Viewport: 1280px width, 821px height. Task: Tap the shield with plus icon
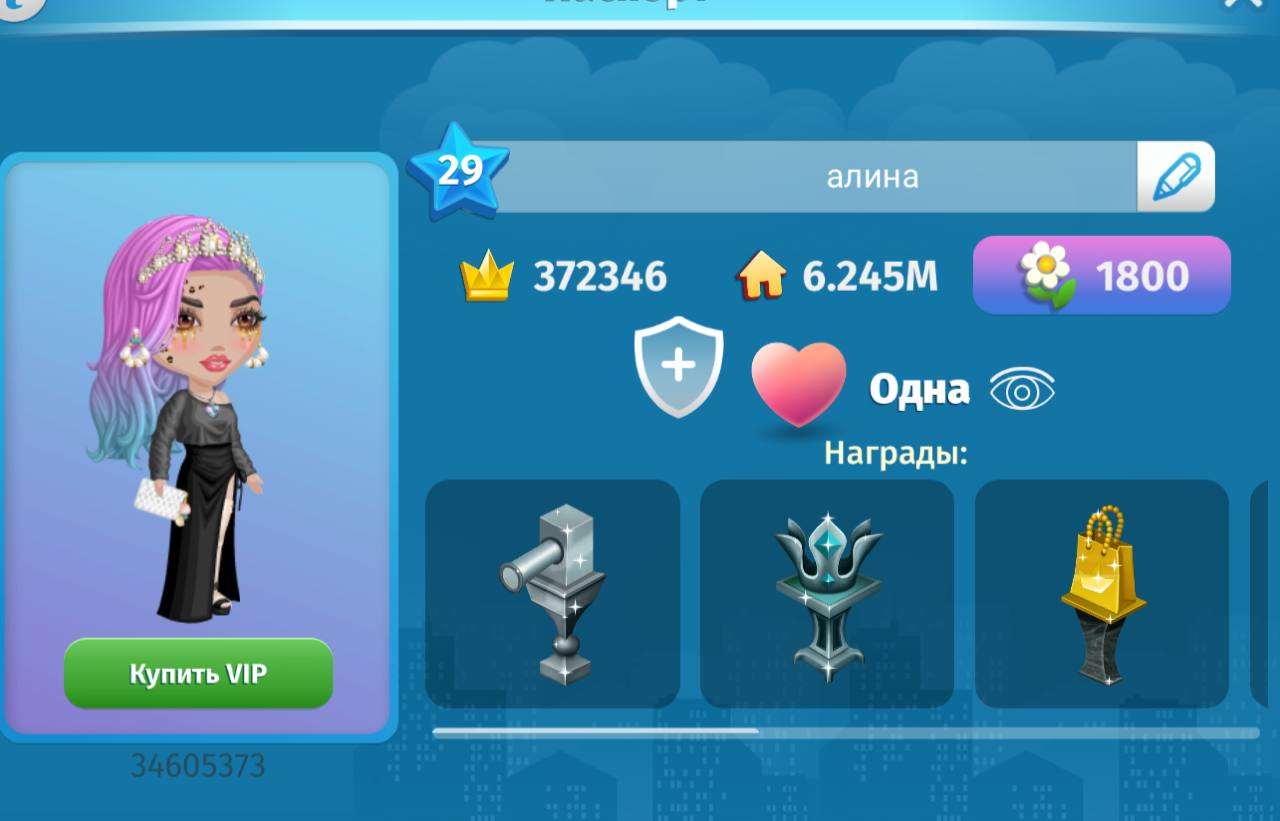coord(678,366)
